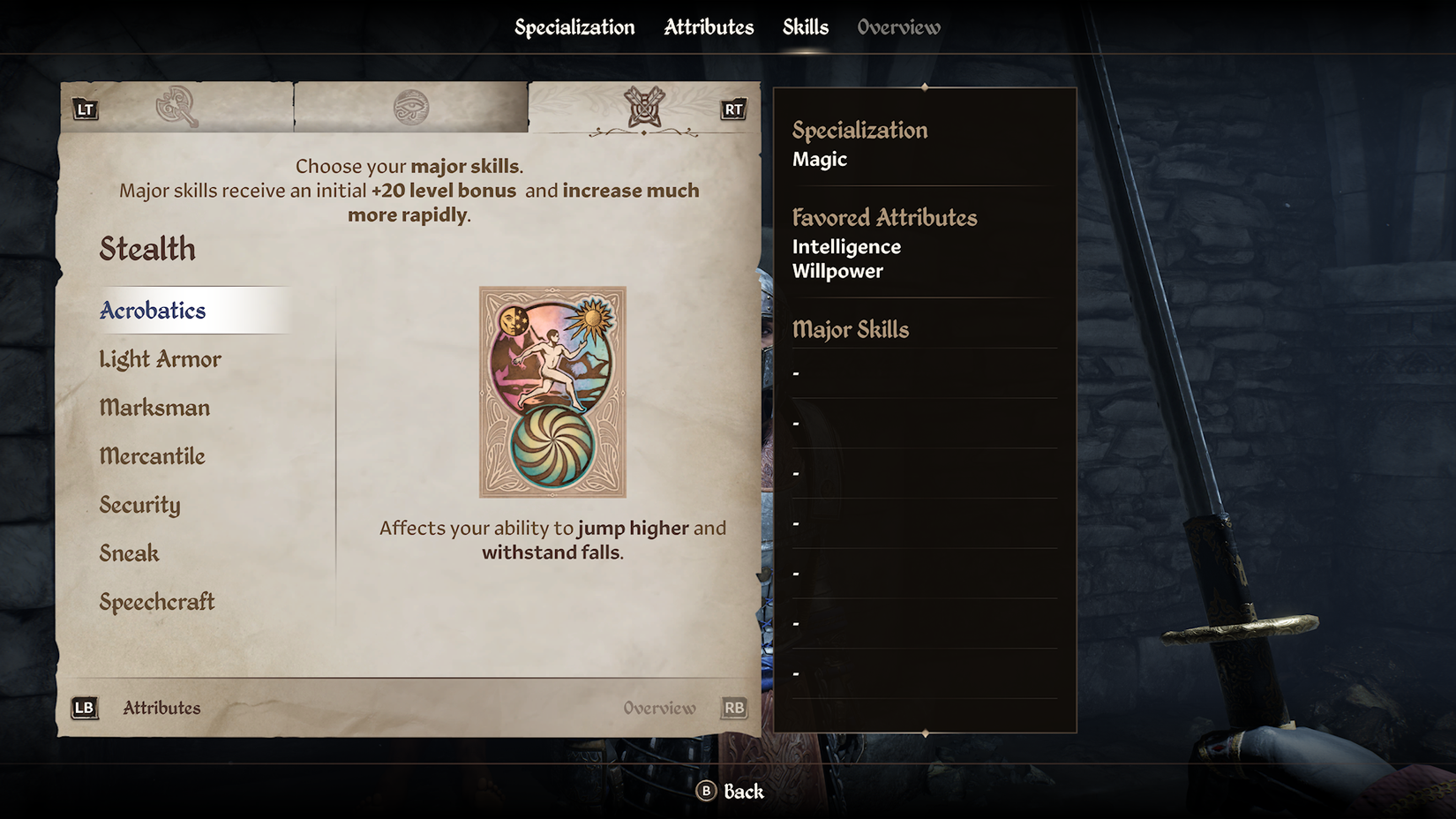
Task: Switch to the Magic skills eye category
Action: [x=410, y=108]
